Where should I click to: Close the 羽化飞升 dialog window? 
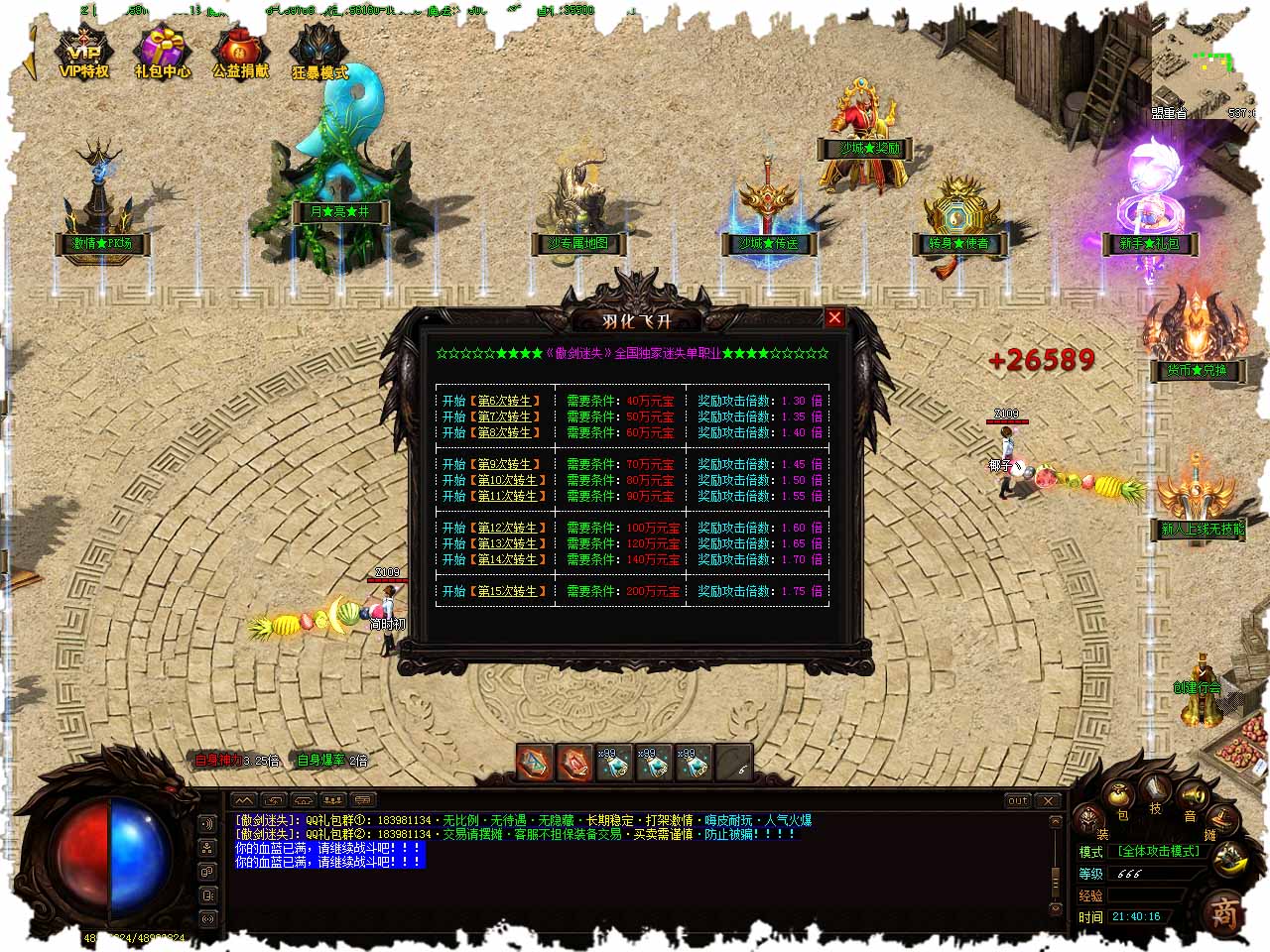click(x=834, y=317)
